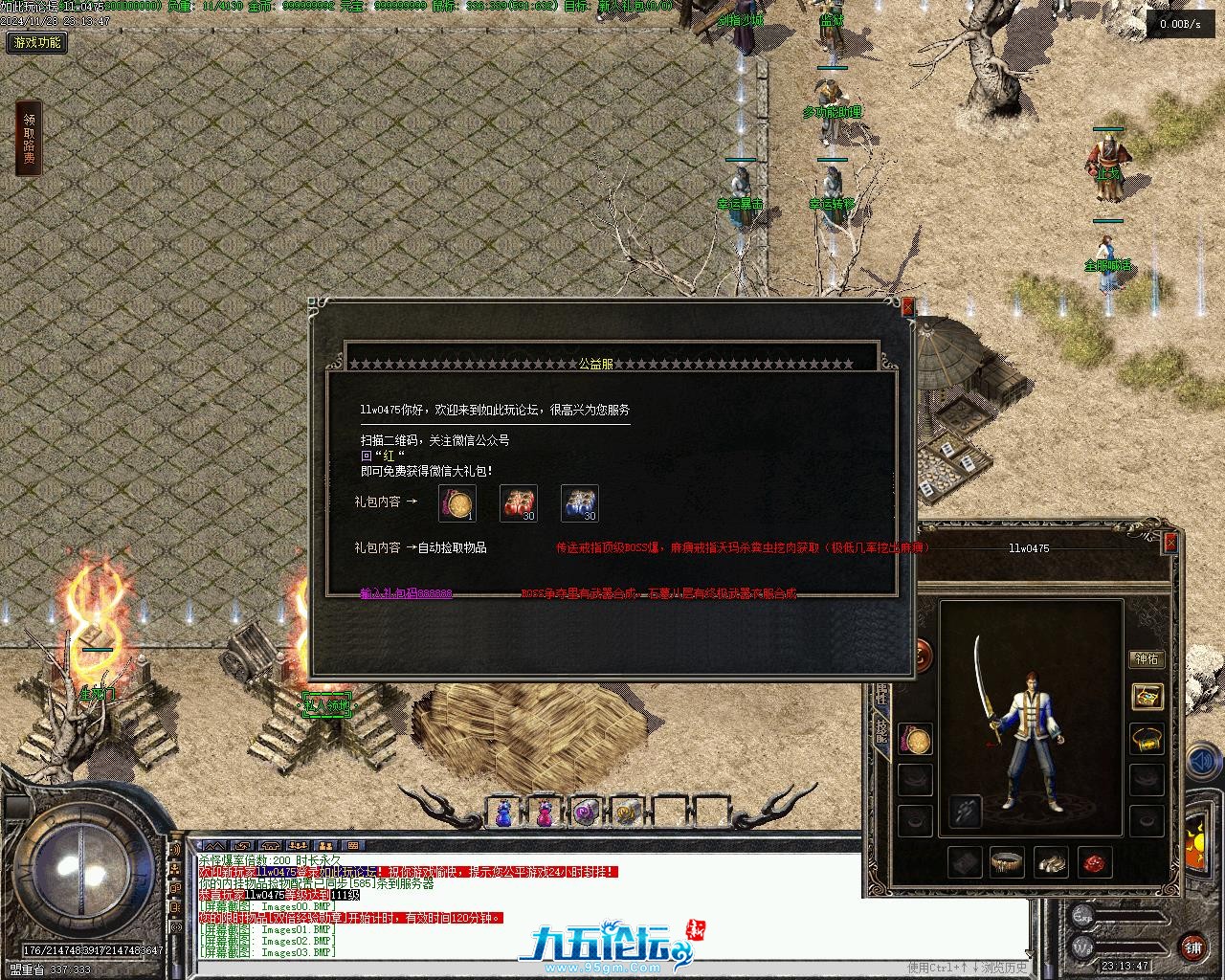
Task: Select the blue potion bundle gift item
Action: coord(579,503)
